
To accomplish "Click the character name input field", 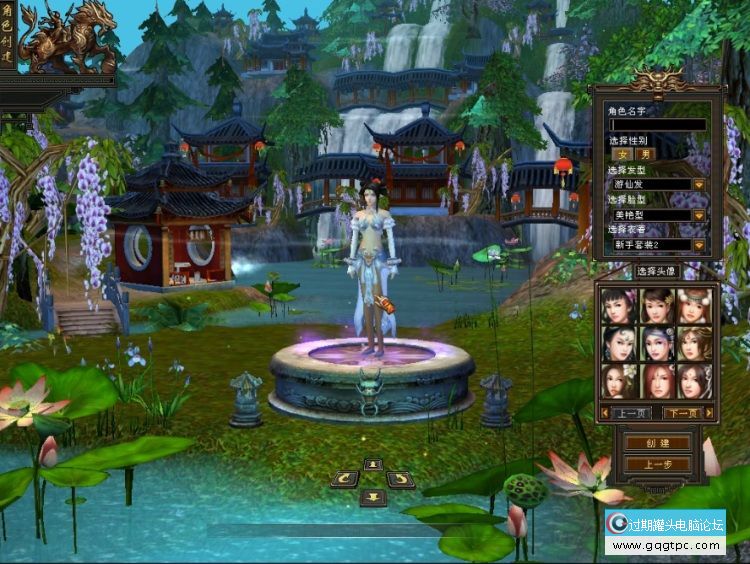I will (x=657, y=125).
